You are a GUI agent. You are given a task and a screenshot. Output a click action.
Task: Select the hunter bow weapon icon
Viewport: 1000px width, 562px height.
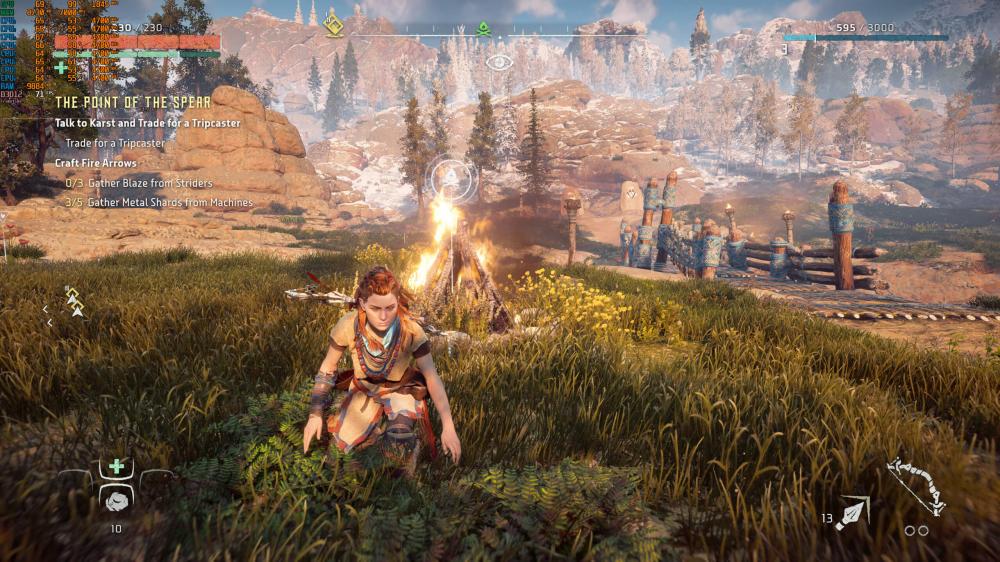[x=916, y=485]
